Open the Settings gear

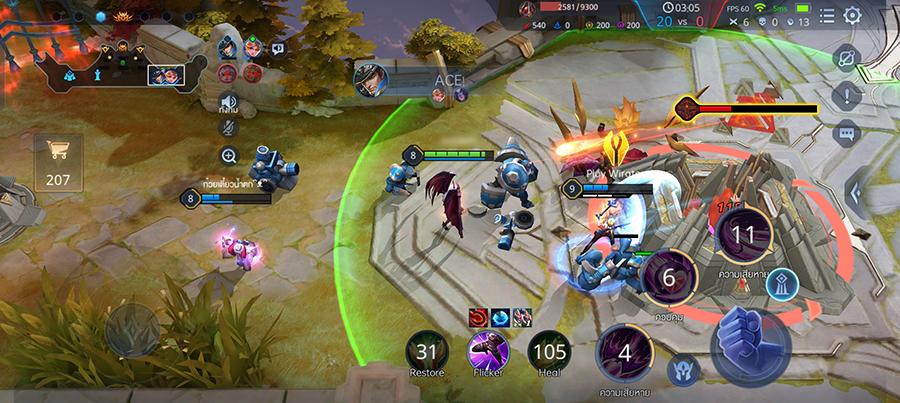pos(853,15)
